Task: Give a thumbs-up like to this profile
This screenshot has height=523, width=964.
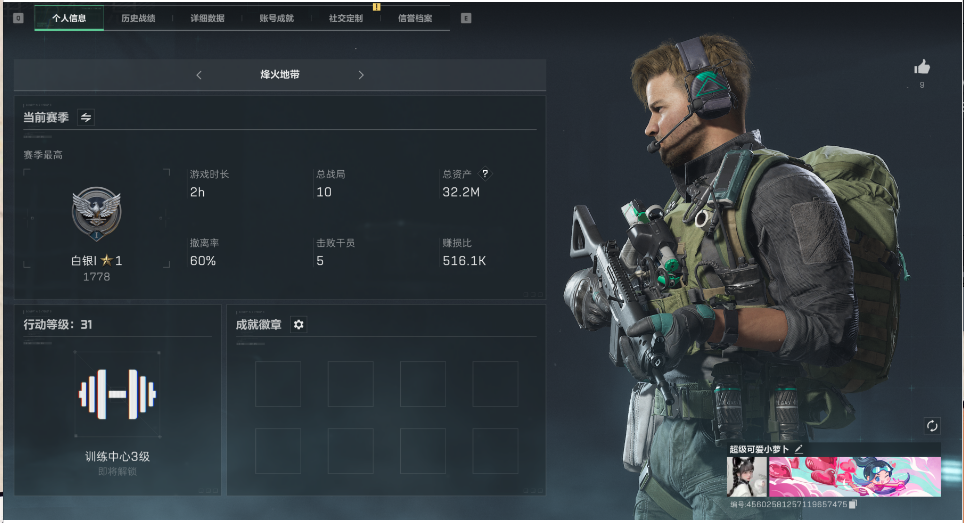Action: tap(922, 67)
